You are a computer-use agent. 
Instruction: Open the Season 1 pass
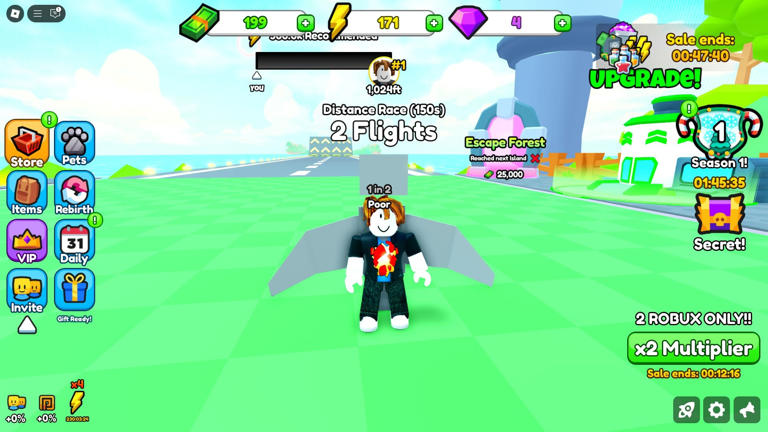click(x=719, y=136)
